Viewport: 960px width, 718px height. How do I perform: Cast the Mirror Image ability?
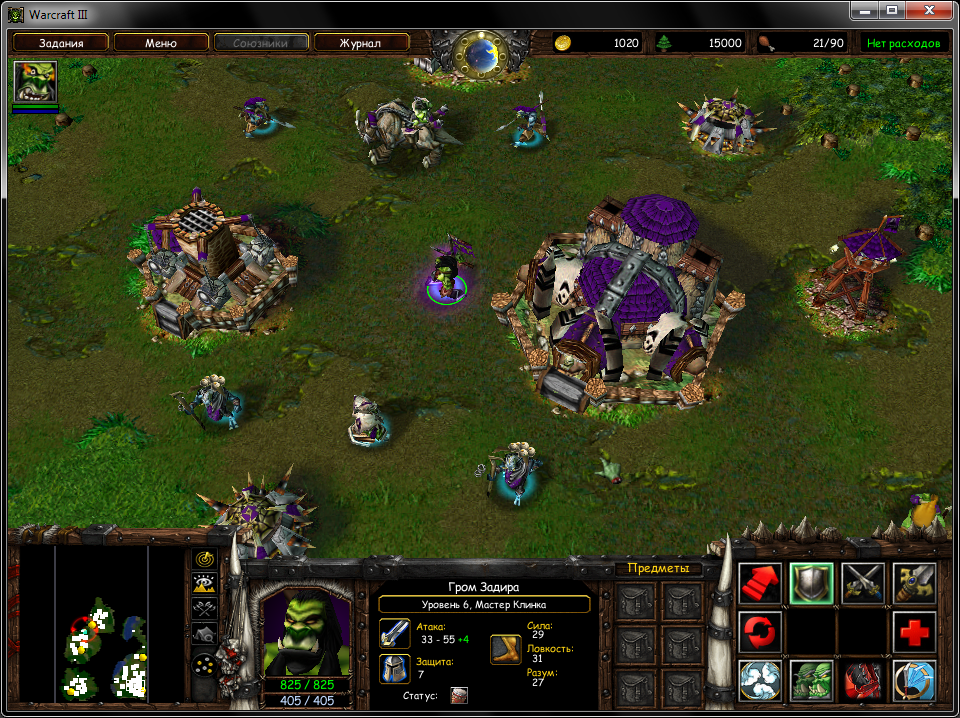coord(812,682)
